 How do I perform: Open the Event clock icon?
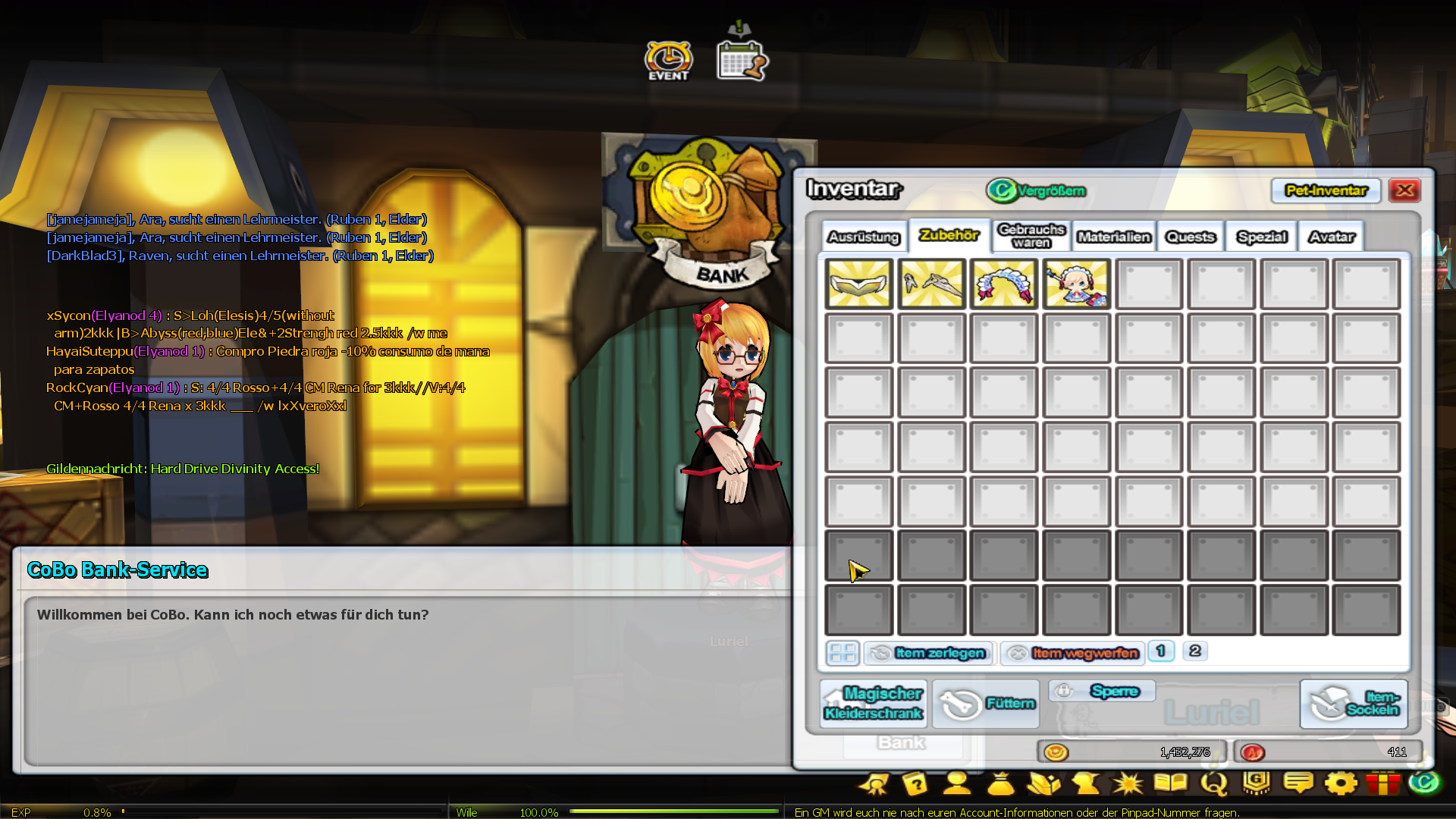click(x=668, y=61)
